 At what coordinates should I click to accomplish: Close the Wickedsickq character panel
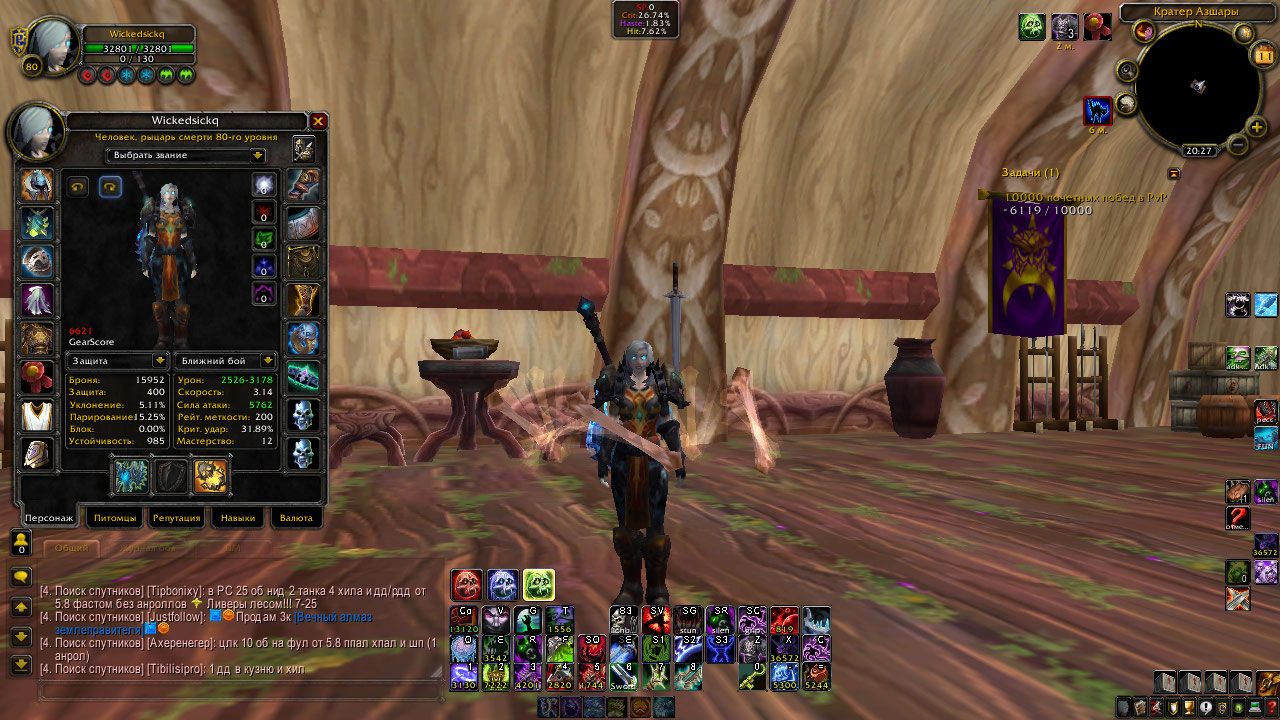tap(318, 121)
